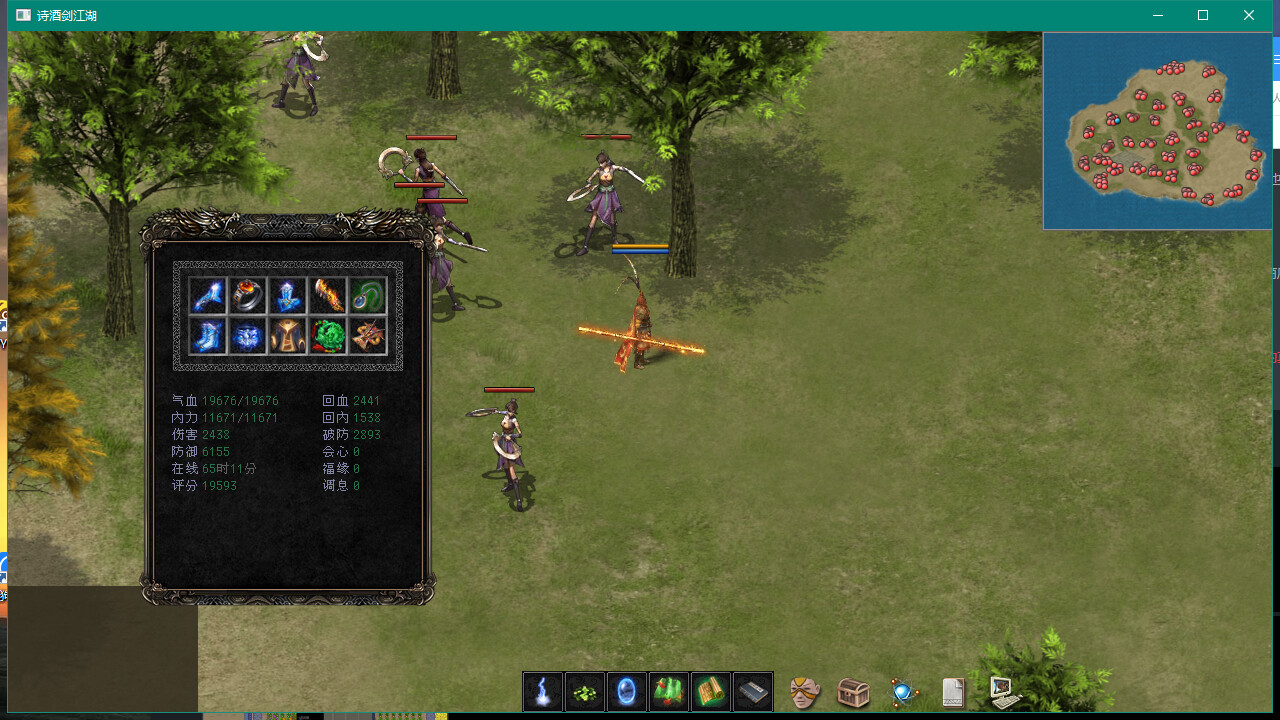This screenshot has width=1280, height=720.
Task: Activate the blue portal ring skill
Action: (x=627, y=691)
